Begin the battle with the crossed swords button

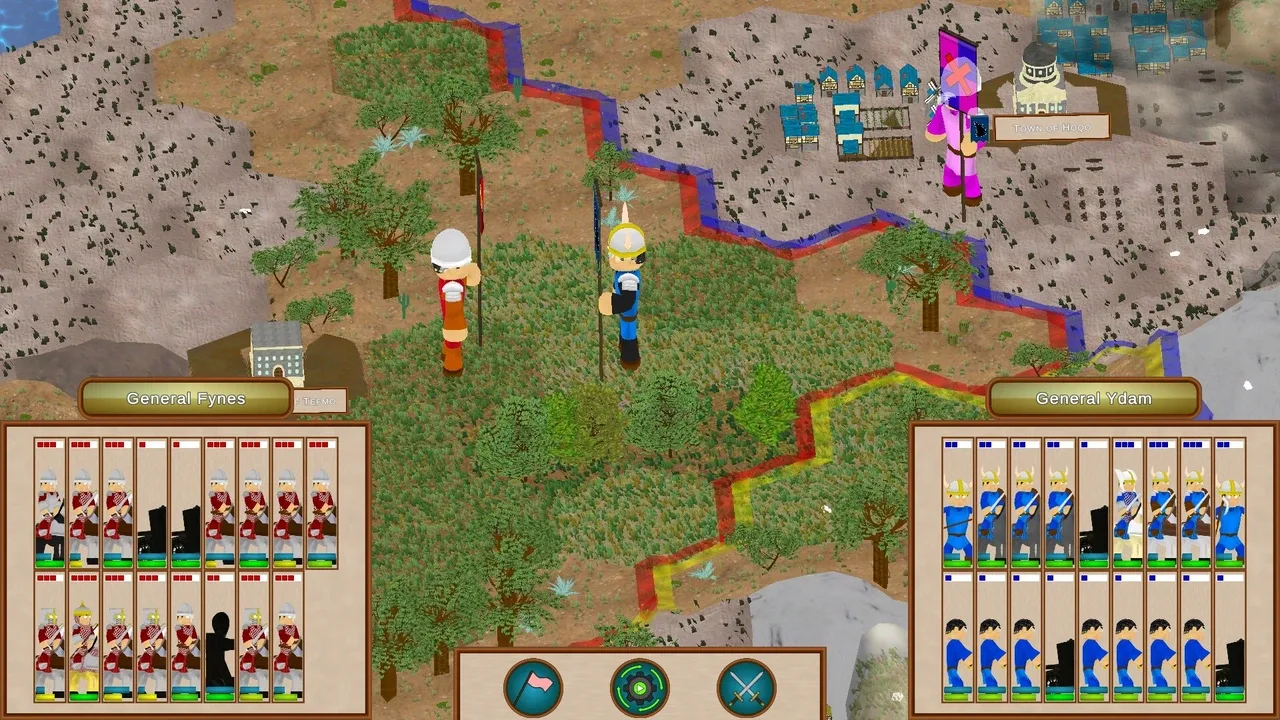pyautogui.click(x=746, y=687)
